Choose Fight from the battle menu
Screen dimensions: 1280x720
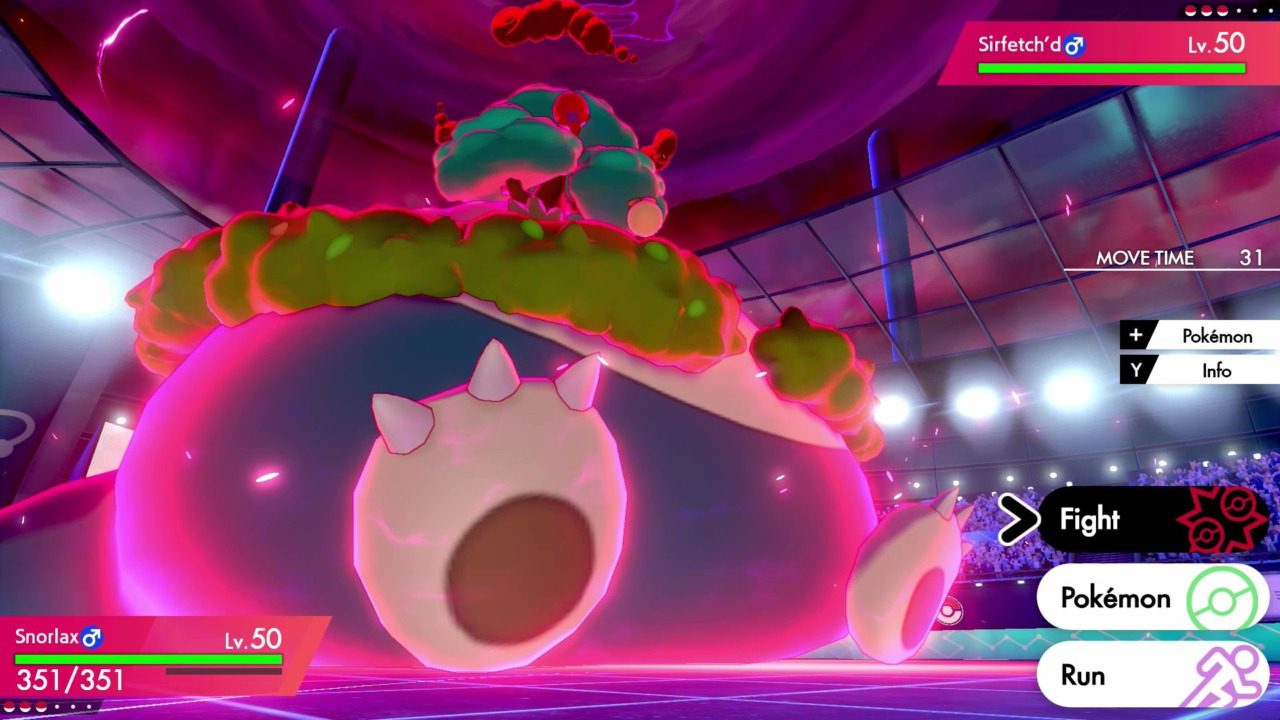(x=1090, y=520)
